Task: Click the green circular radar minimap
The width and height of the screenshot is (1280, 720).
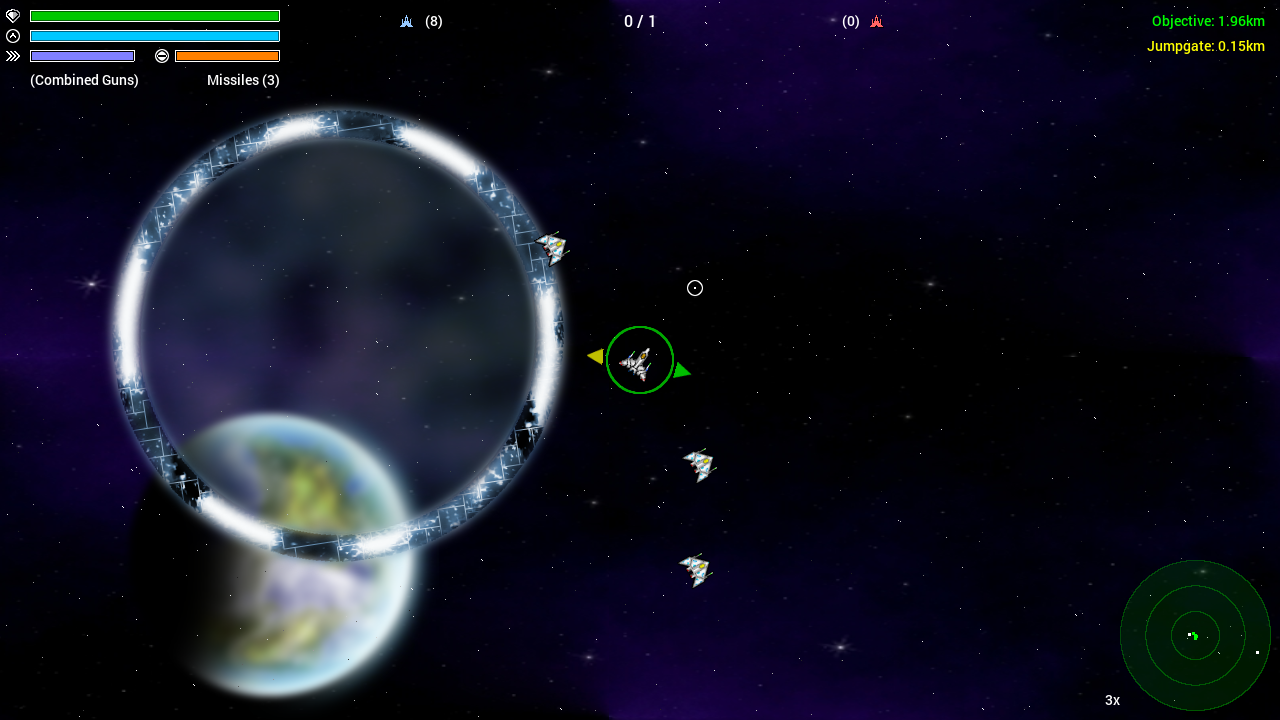Action: click(1195, 635)
